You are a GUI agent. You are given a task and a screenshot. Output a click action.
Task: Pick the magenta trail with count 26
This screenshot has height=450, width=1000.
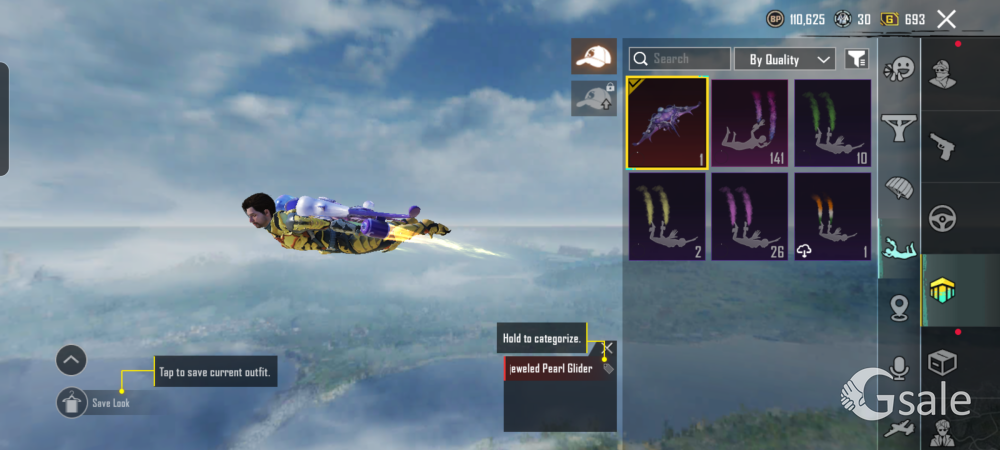(x=749, y=216)
